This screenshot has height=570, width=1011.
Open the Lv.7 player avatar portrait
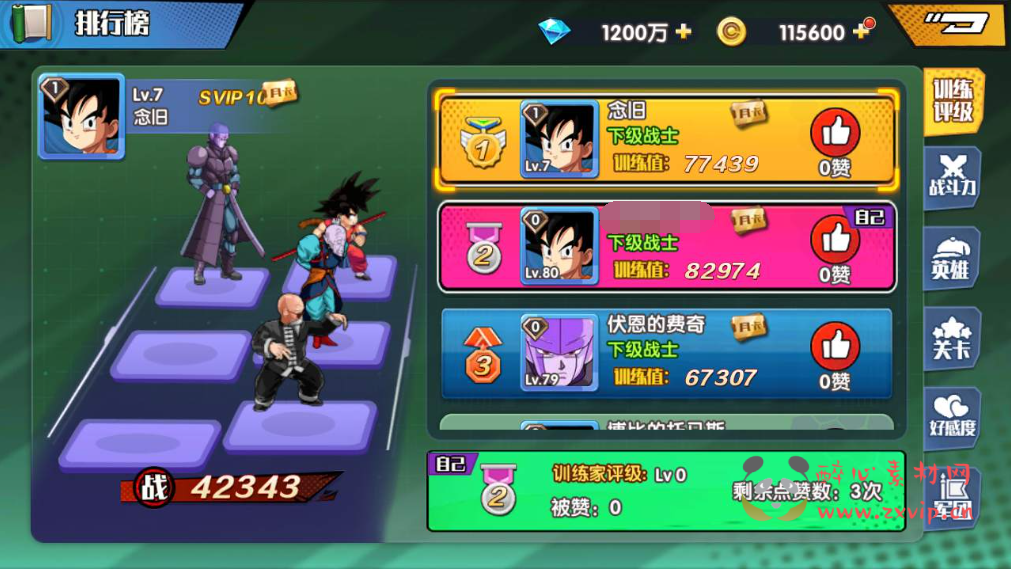click(82, 116)
